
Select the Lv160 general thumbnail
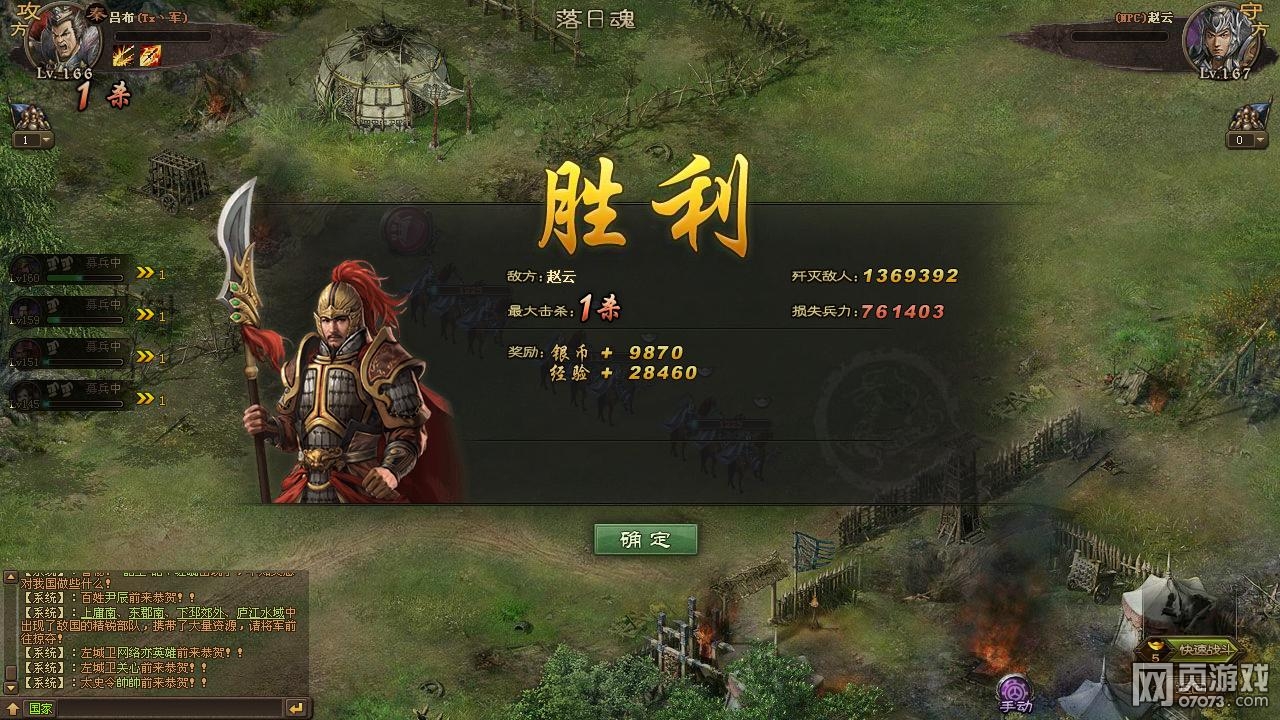pyautogui.click(x=25, y=266)
